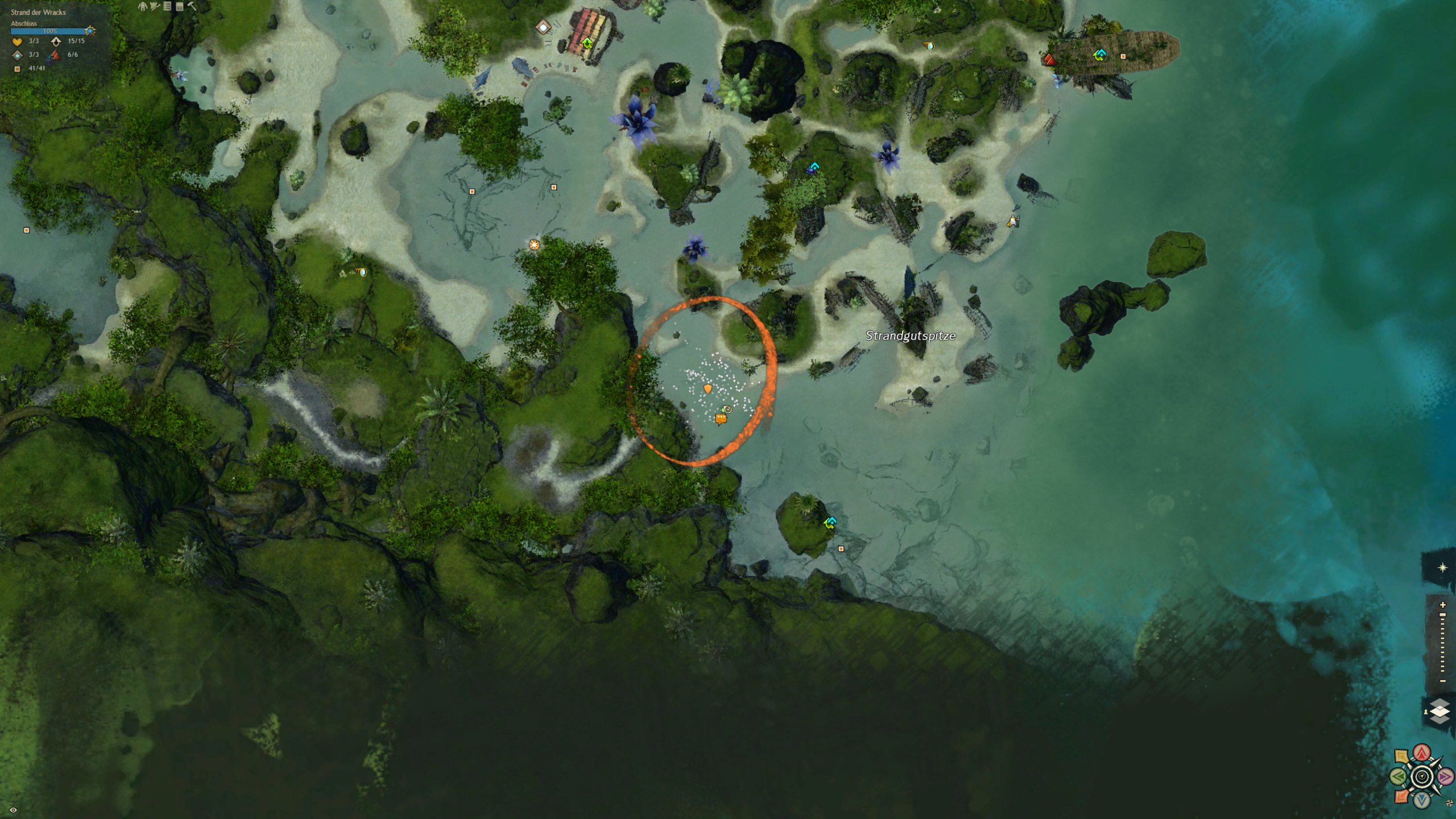
Task: Zoom in with the plus button
Action: click(1442, 605)
